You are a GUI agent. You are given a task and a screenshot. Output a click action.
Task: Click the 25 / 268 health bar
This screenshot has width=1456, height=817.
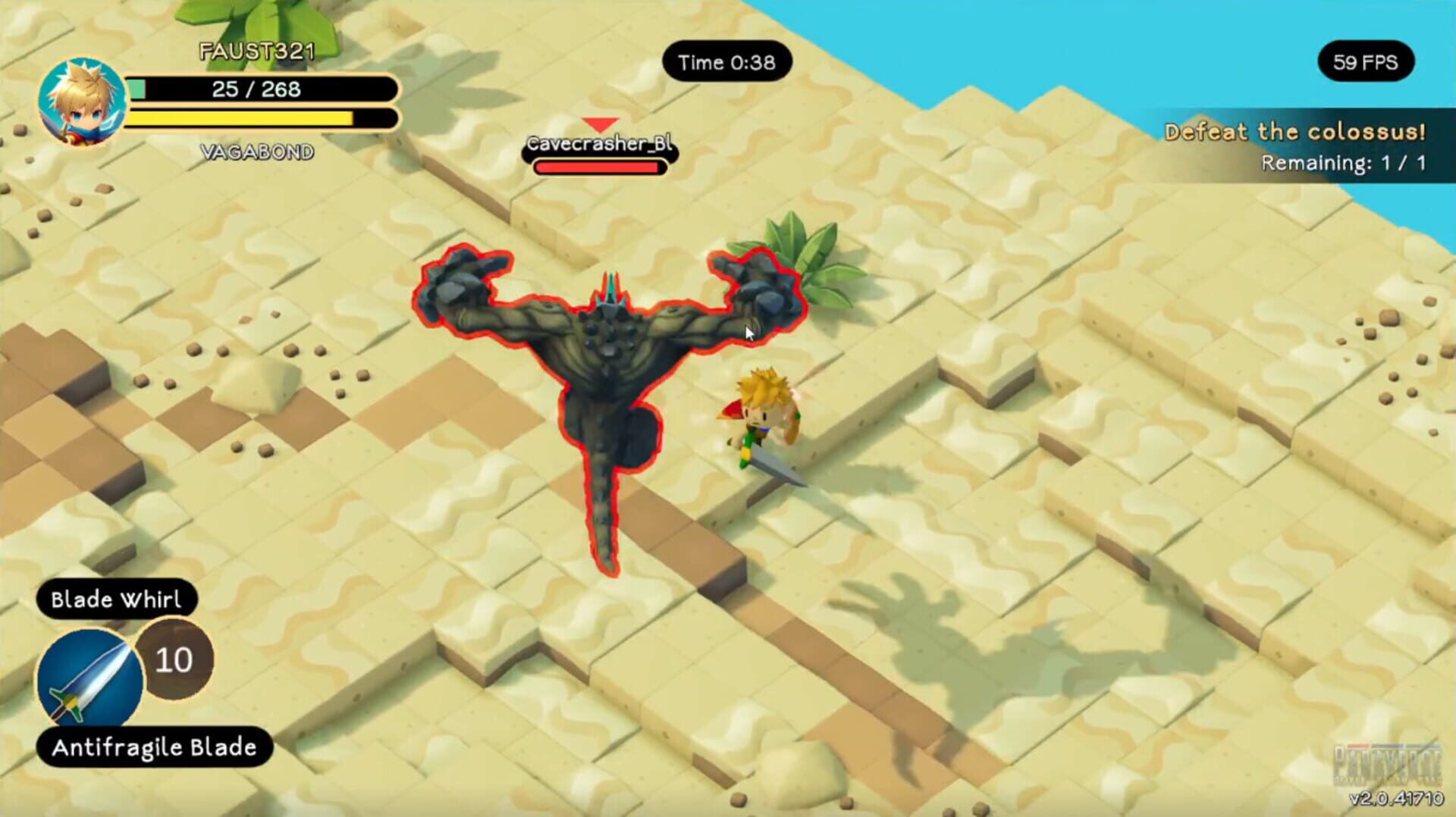coord(258,89)
